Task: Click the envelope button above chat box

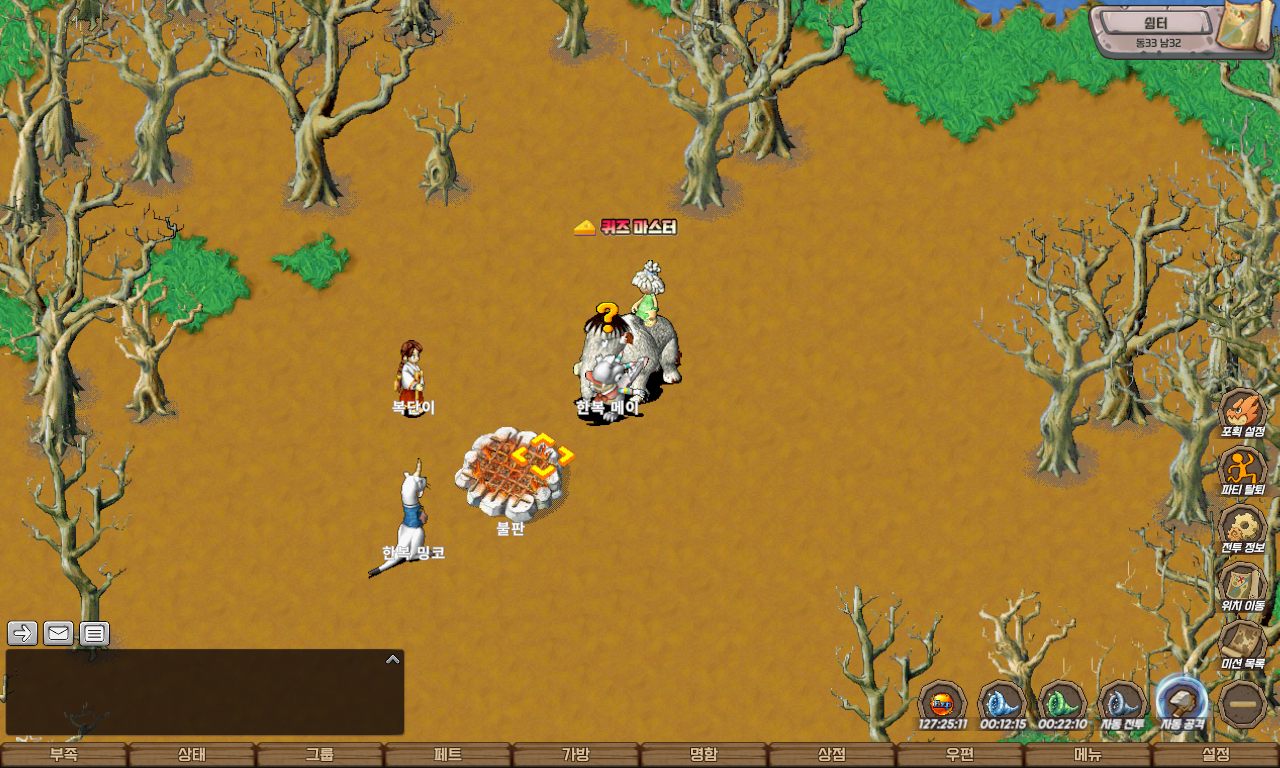Action: tap(58, 633)
